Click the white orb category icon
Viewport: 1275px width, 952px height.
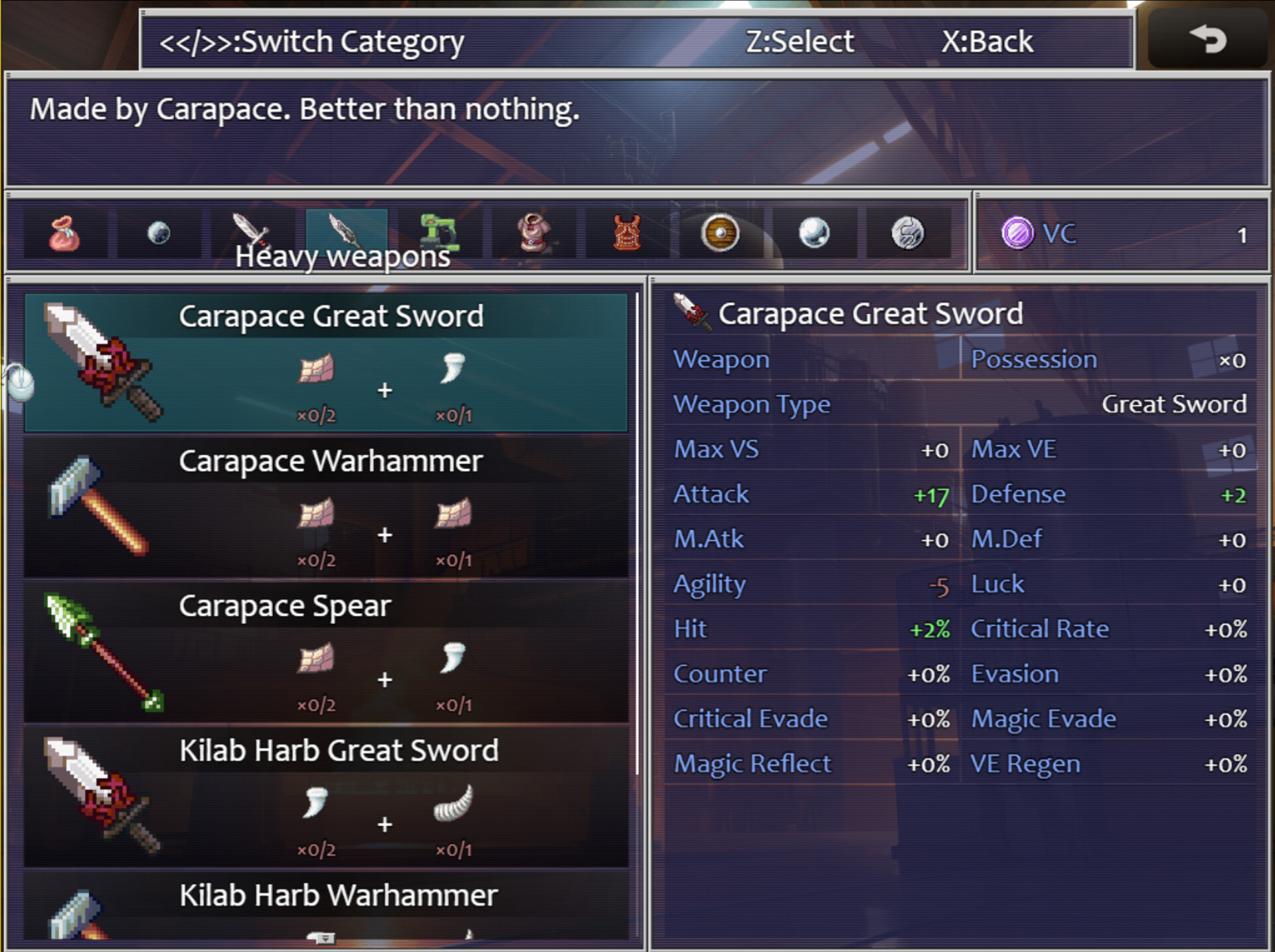(815, 232)
